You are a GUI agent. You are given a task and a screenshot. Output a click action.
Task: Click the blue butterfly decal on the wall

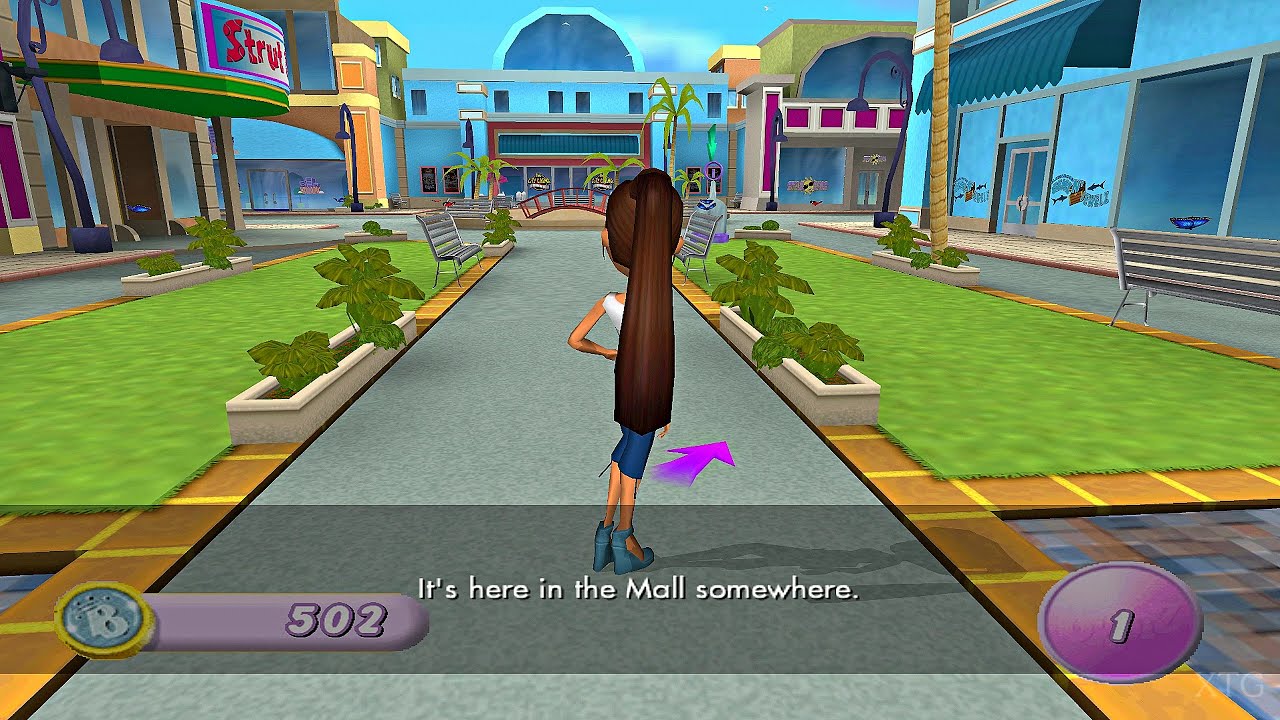[x=1188, y=220]
